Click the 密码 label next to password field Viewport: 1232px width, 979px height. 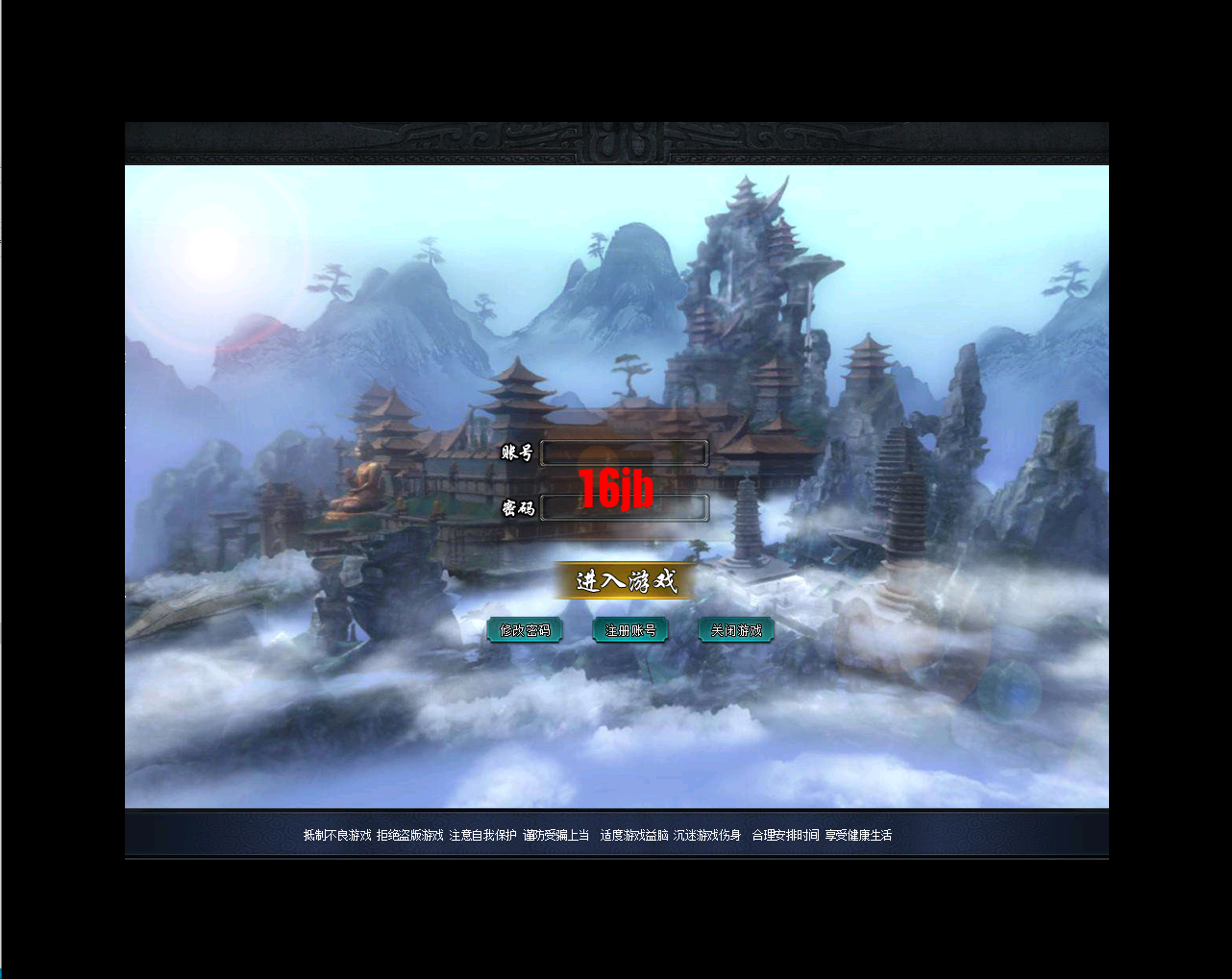(x=517, y=508)
